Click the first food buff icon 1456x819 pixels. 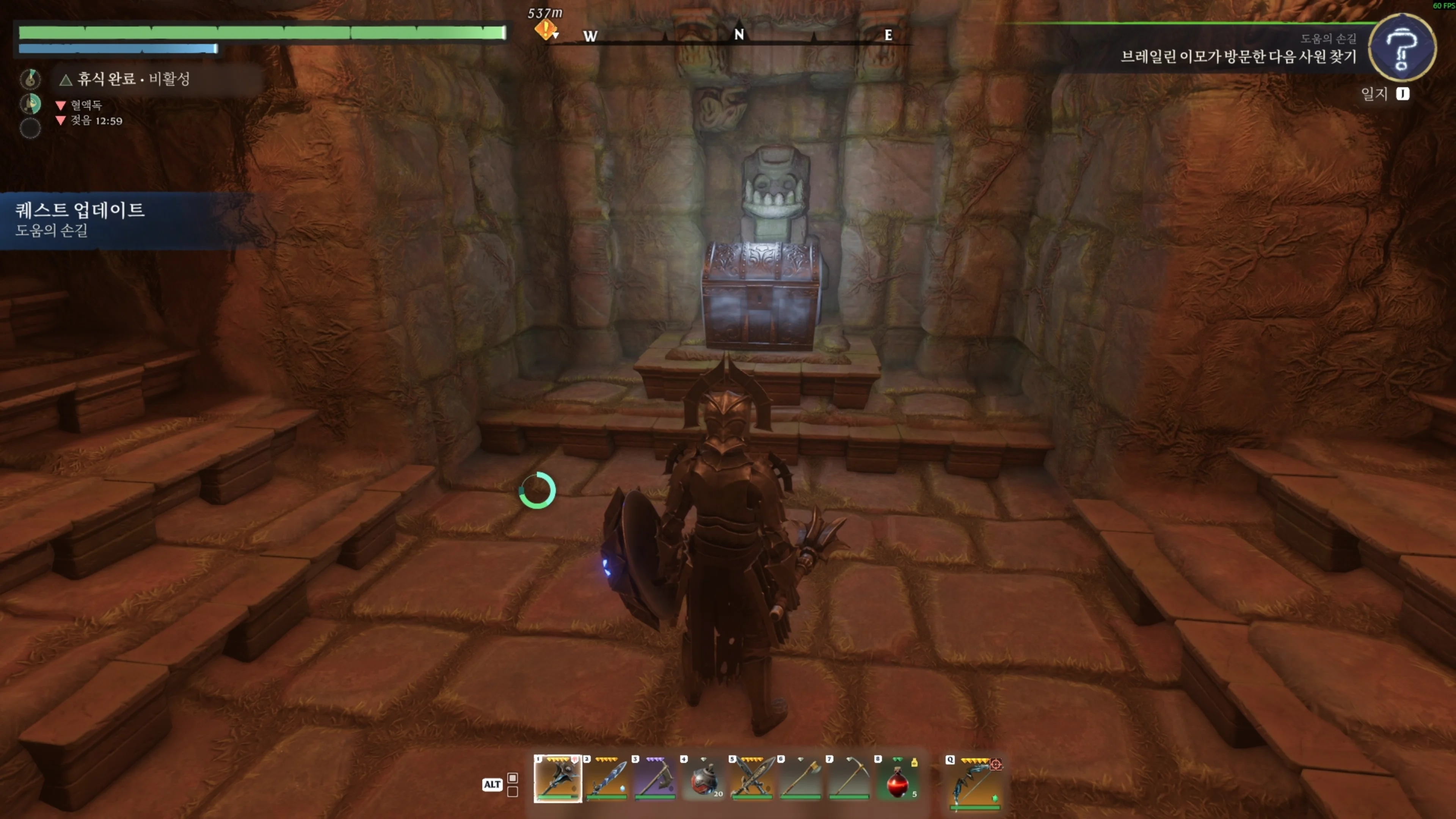(x=30, y=78)
